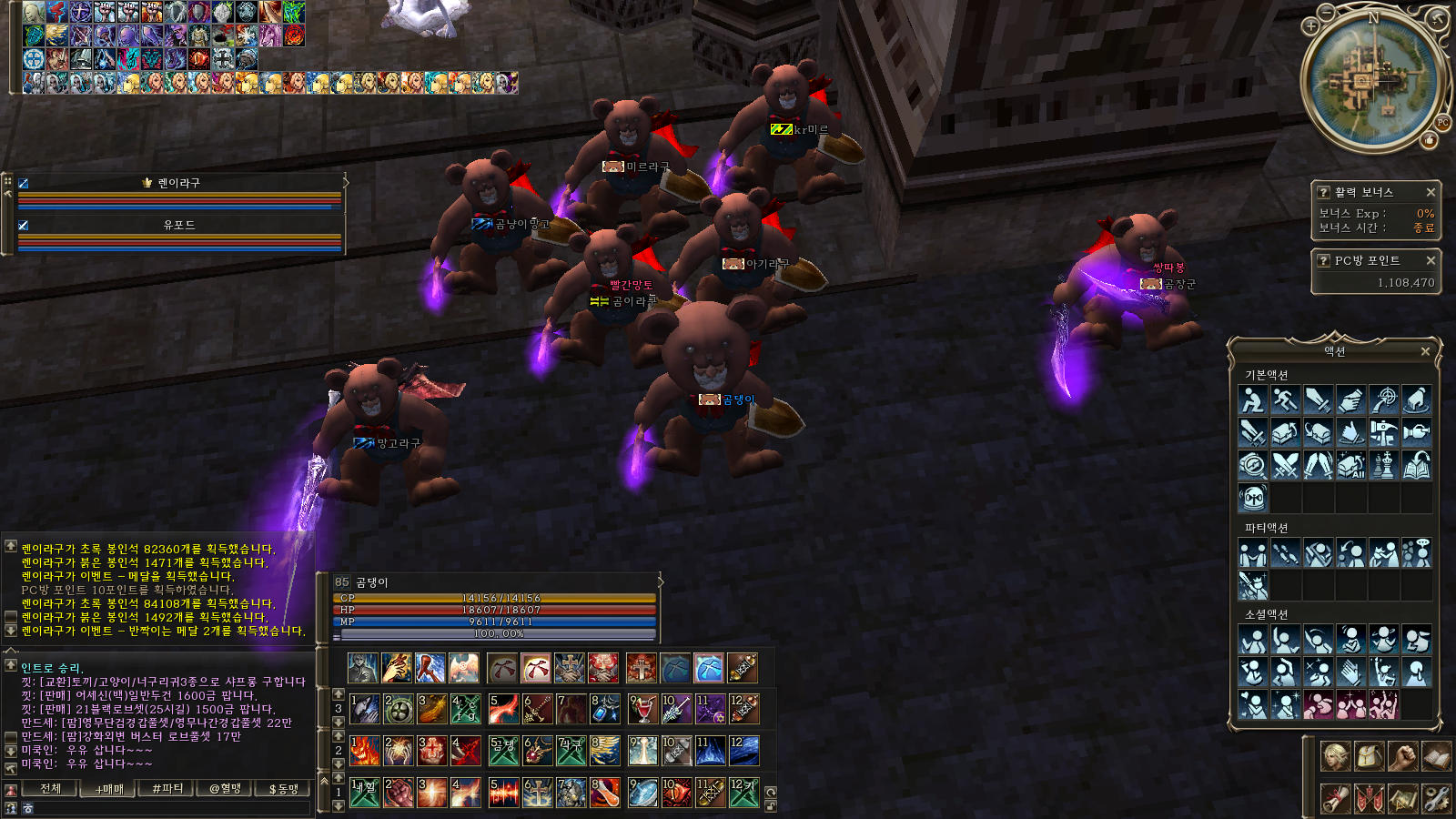The width and height of the screenshot is (1456, 819).
Task: Open the wrench and gear system menu
Action: (1436, 799)
